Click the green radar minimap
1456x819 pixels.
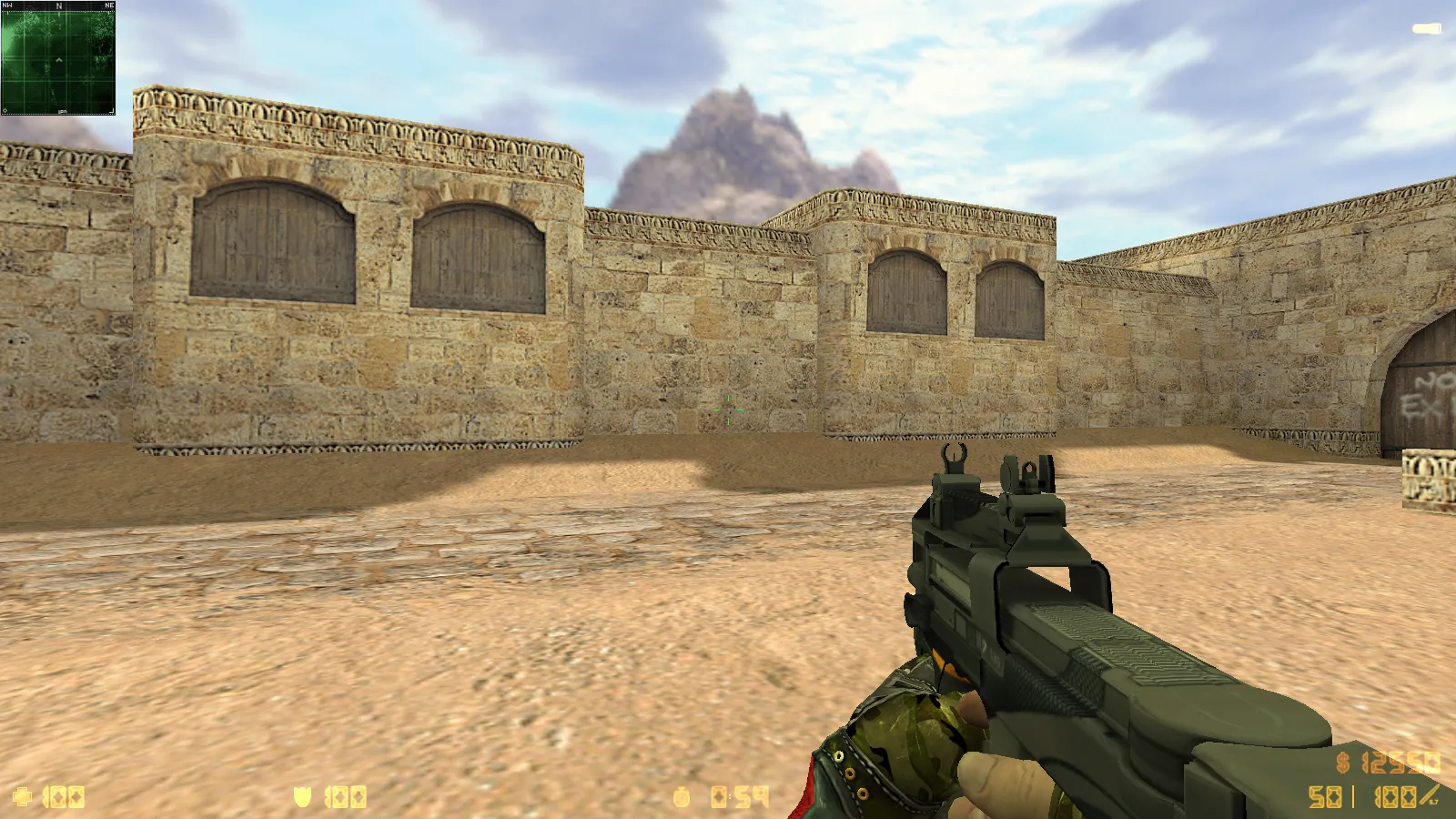58,58
